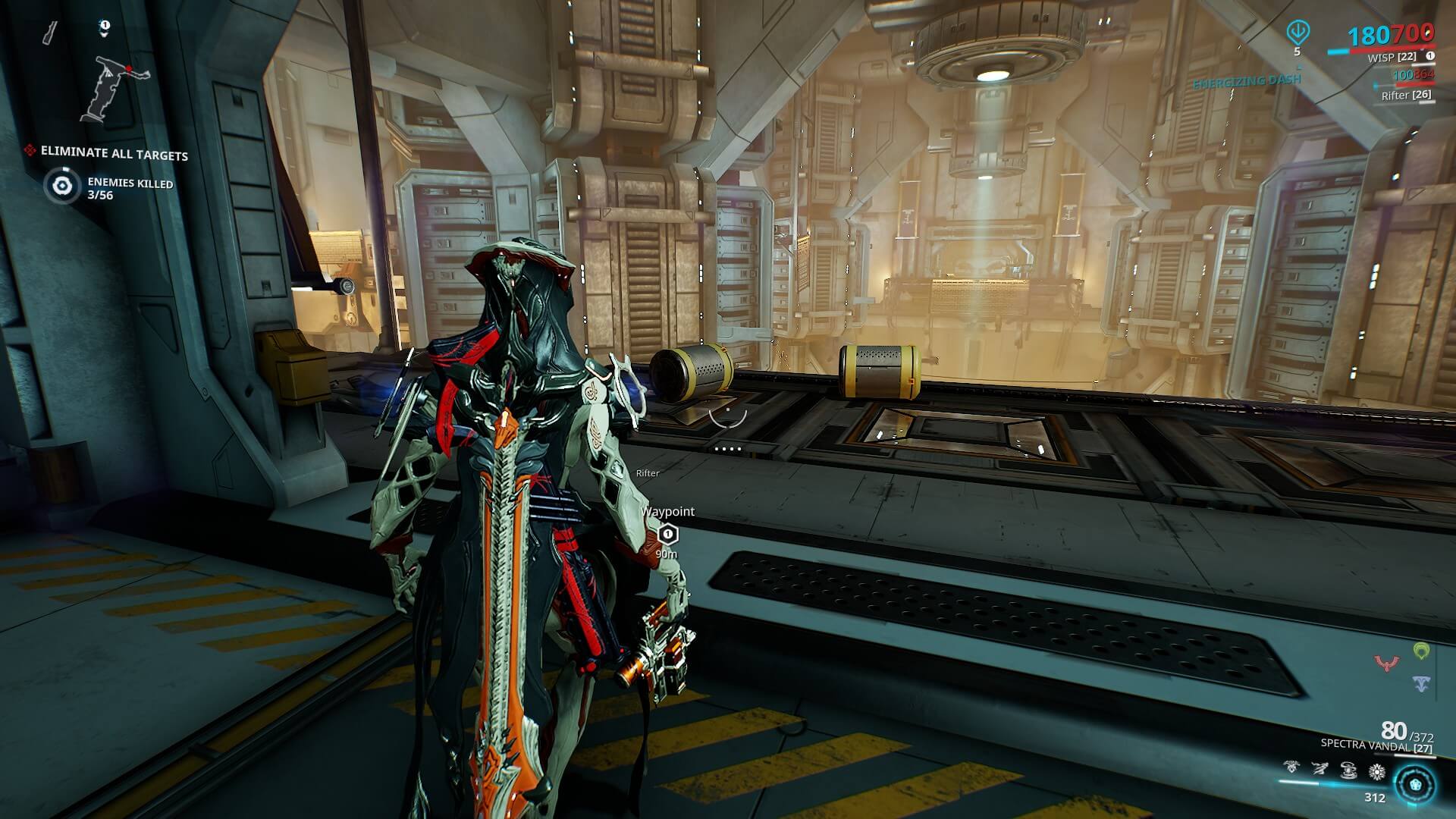Viewport: 1456px width, 819px height.
Task: Click the Energizing Dash buff icon
Action: (x=1298, y=32)
